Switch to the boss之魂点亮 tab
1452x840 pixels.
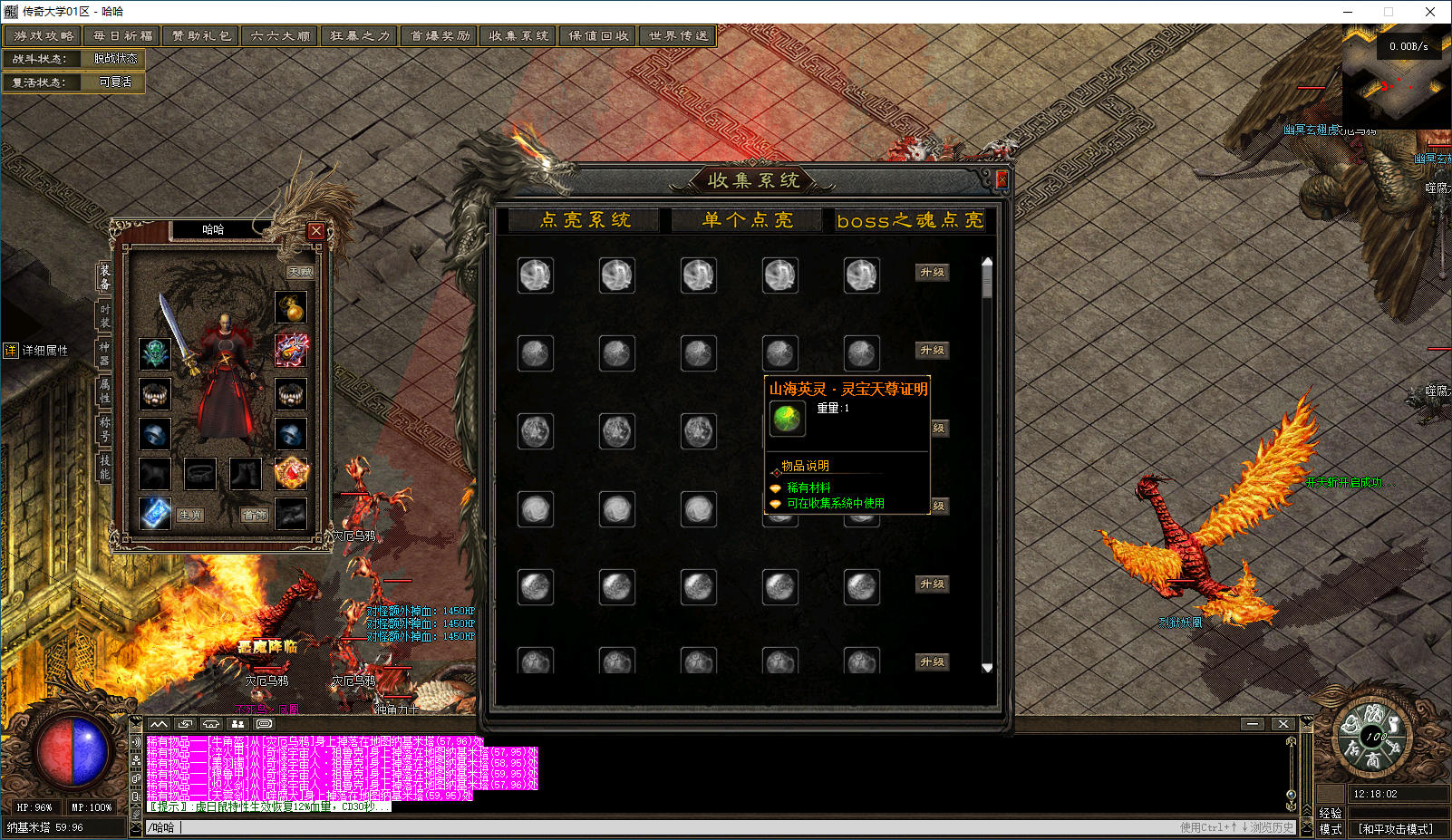909,220
